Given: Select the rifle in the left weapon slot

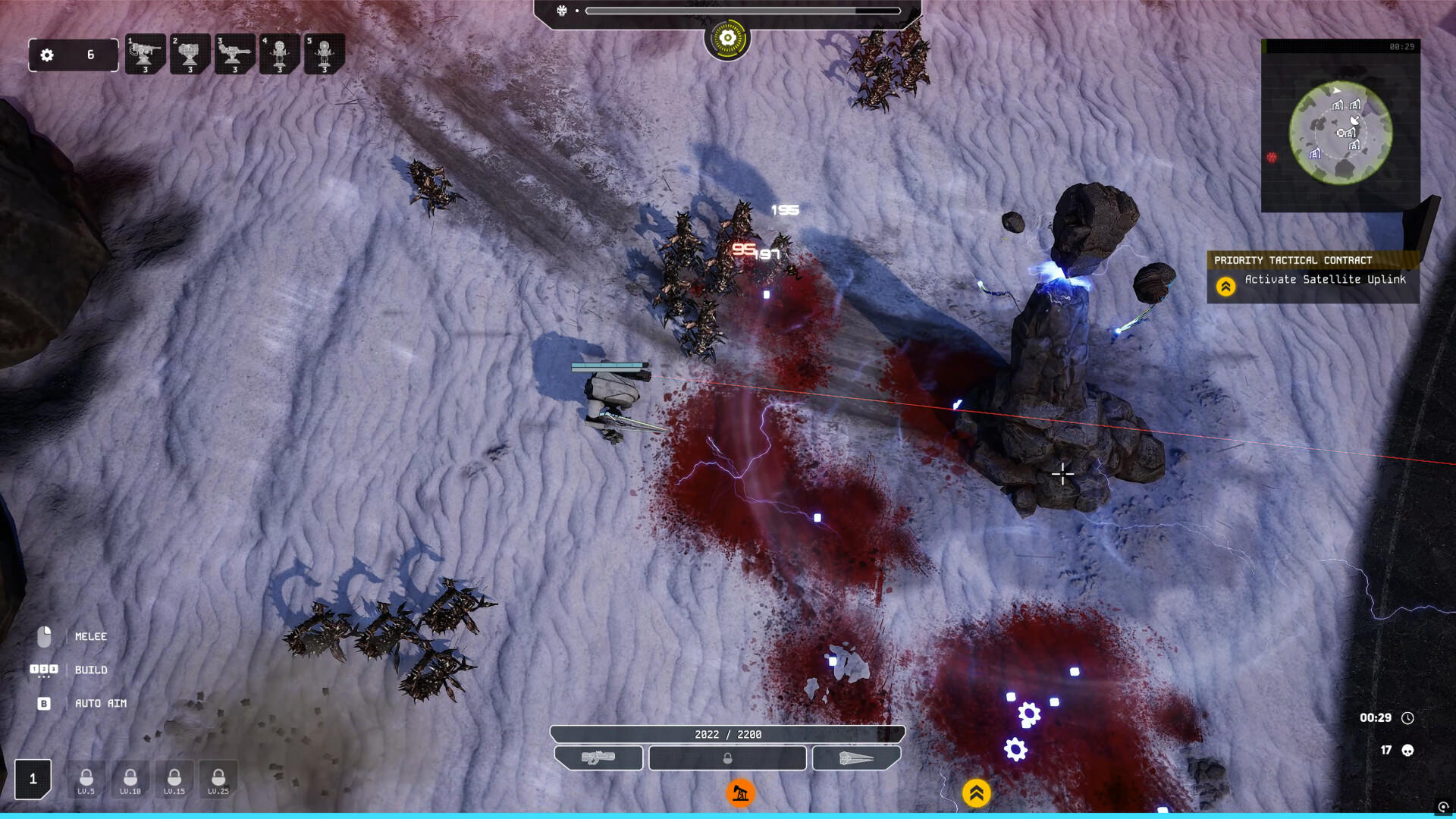Looking at the screenshot, I should [600, 758].
